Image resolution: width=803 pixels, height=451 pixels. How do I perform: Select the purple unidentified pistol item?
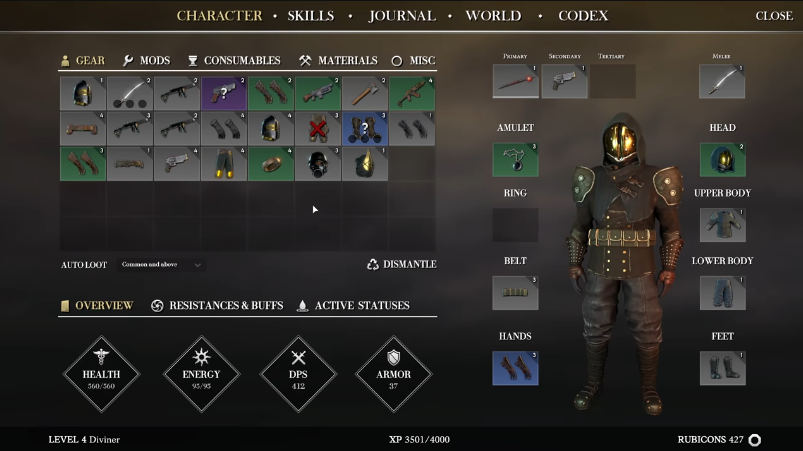tap(223, 93)
